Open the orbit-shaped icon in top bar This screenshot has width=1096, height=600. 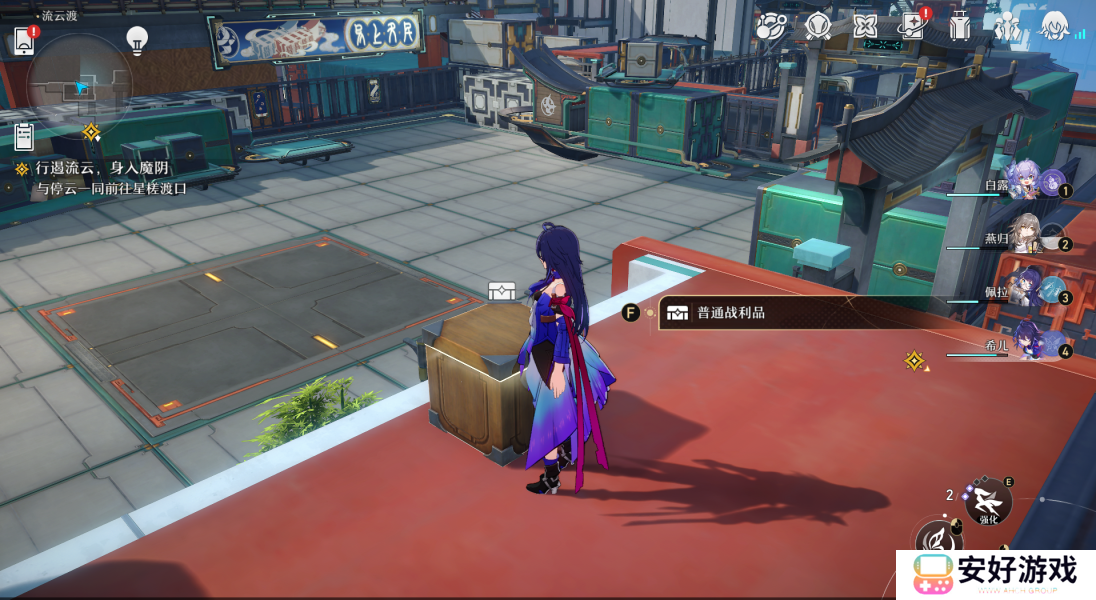point(771,26)
